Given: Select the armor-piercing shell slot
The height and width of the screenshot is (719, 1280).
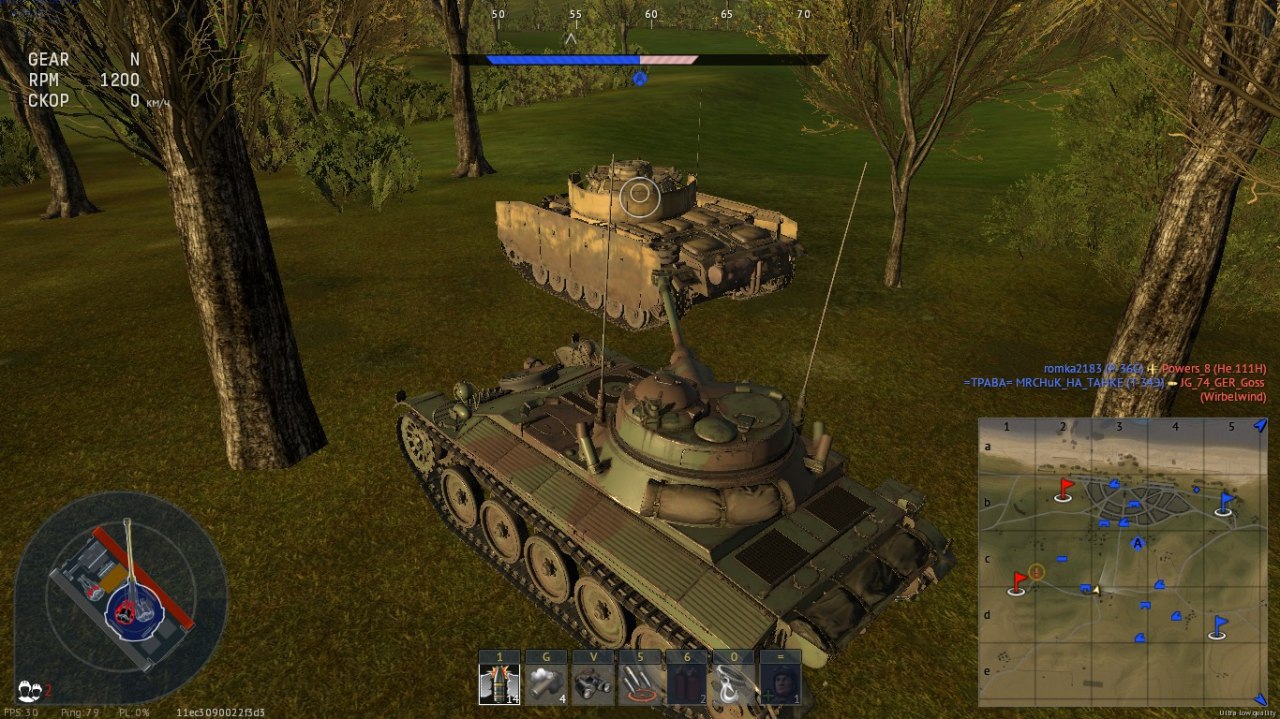Looking at the screenshot, I should coord(499,684).
